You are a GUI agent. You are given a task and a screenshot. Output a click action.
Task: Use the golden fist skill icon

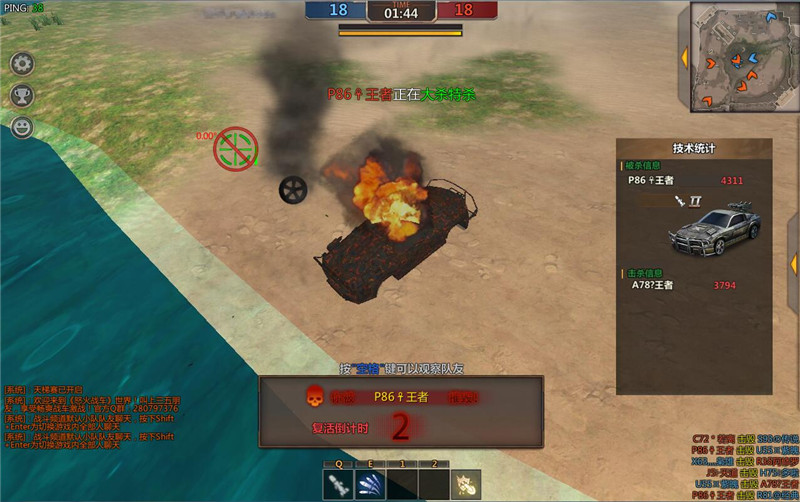click(x=467, y=485)
